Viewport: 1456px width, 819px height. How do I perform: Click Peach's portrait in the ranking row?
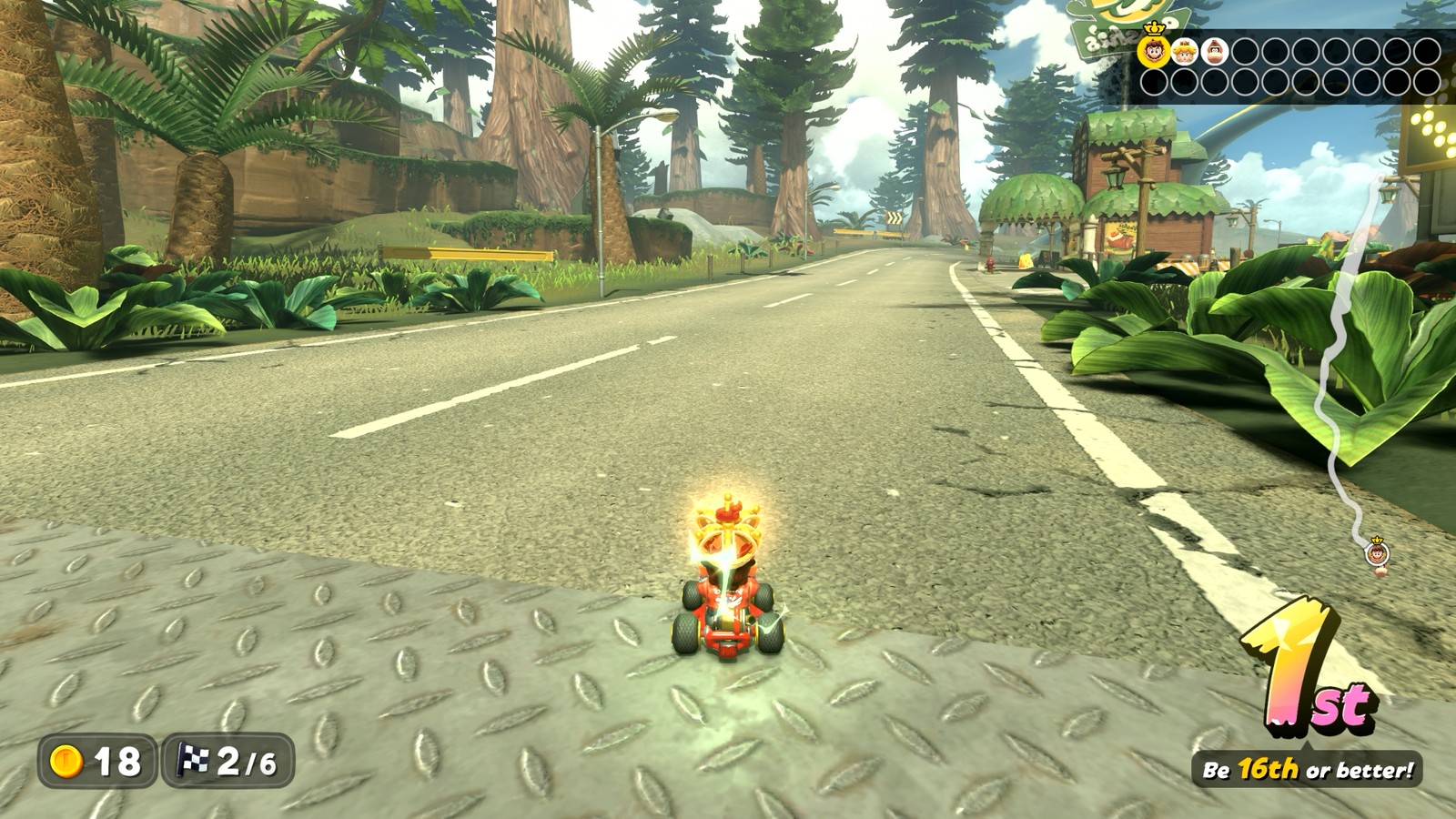point(1184,52)
